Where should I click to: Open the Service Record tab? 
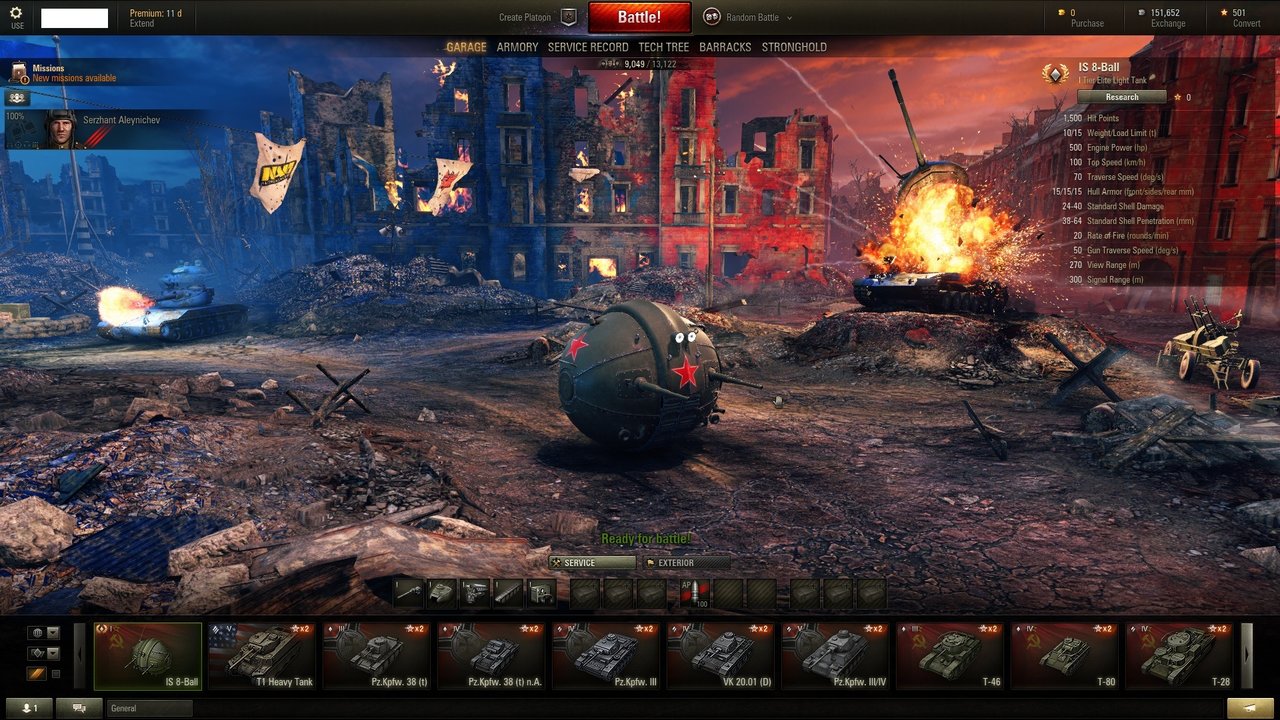pyautogui.click(x=588, y=47)
